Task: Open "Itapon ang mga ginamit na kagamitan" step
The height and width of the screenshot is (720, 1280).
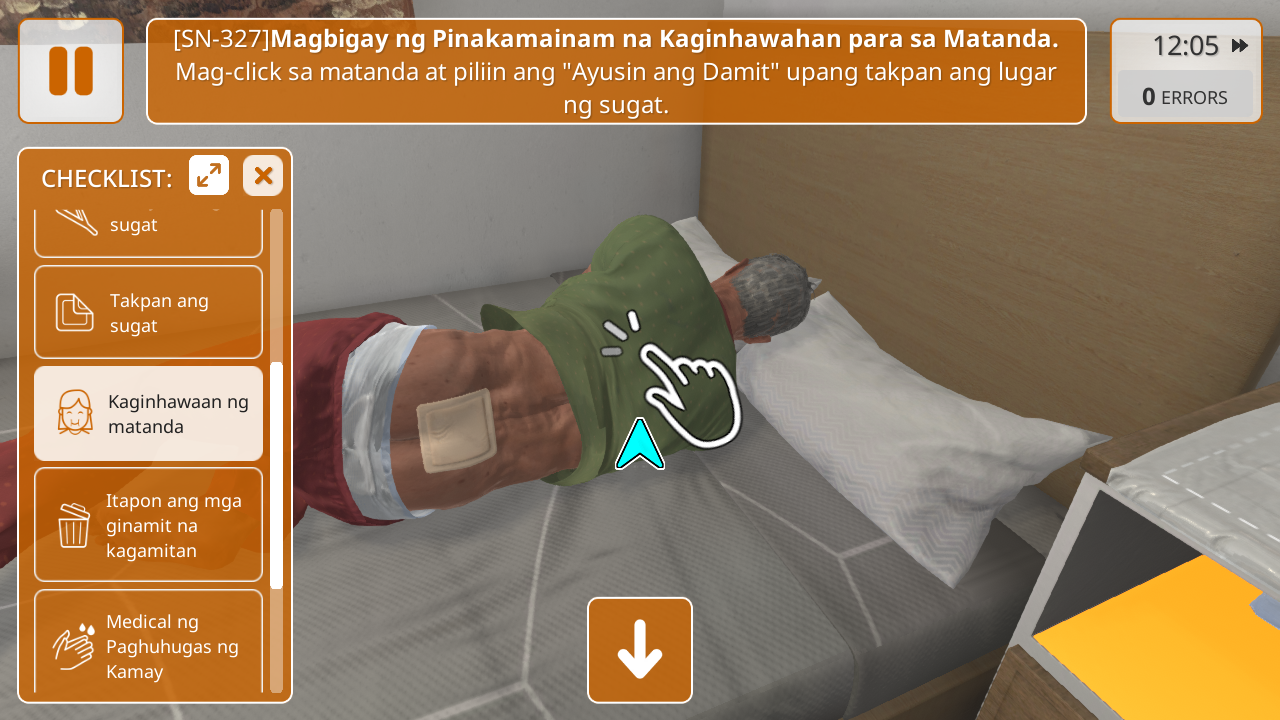Action: (148, 525)
